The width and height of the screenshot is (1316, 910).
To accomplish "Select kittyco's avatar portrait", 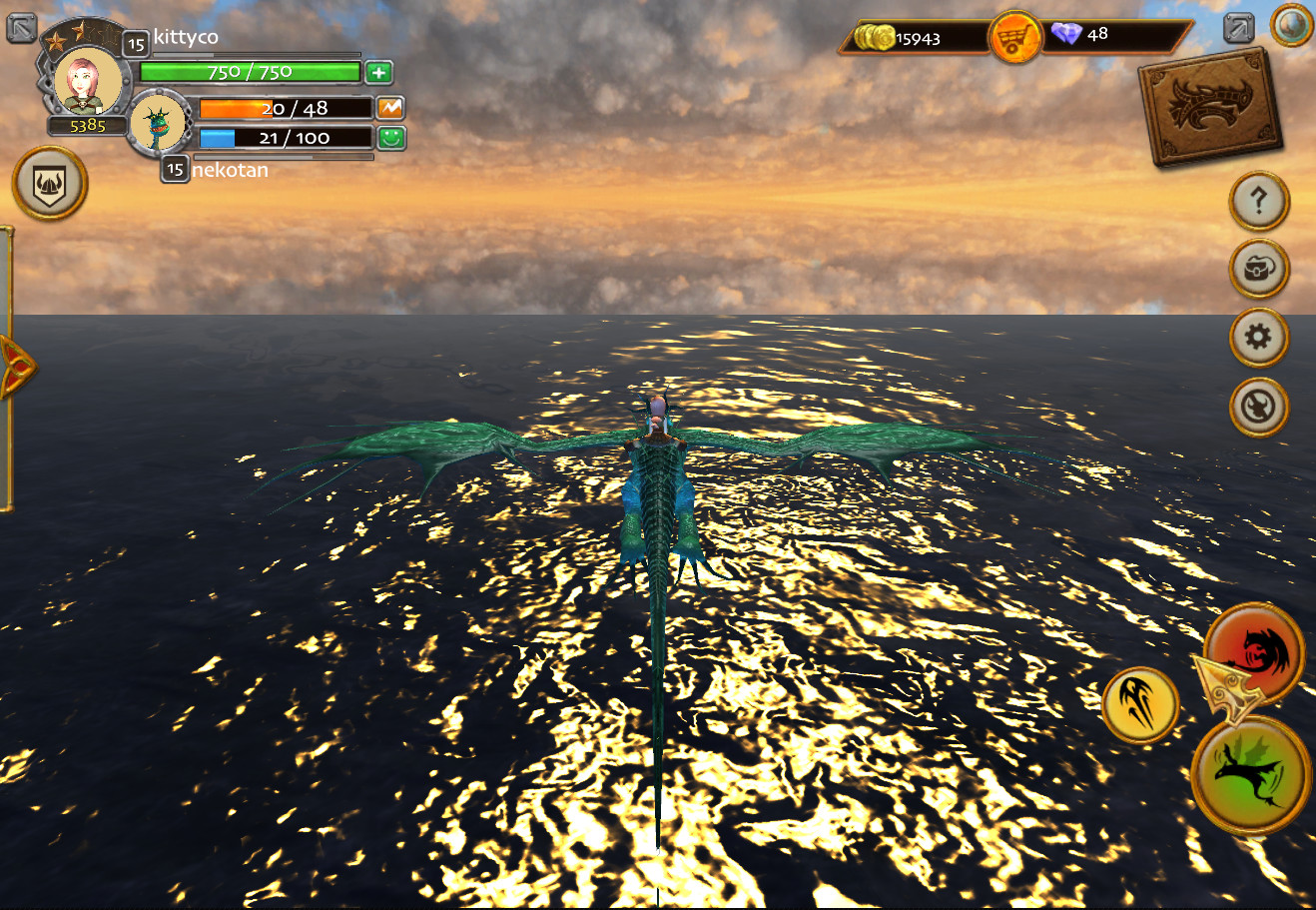I will tap(90, 85).
